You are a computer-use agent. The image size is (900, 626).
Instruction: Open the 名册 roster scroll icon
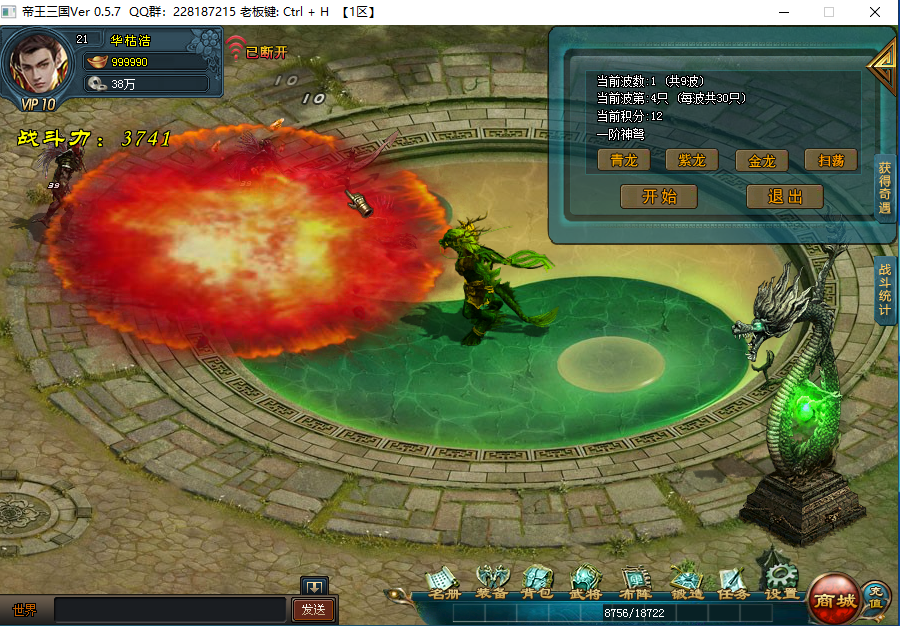442,582
